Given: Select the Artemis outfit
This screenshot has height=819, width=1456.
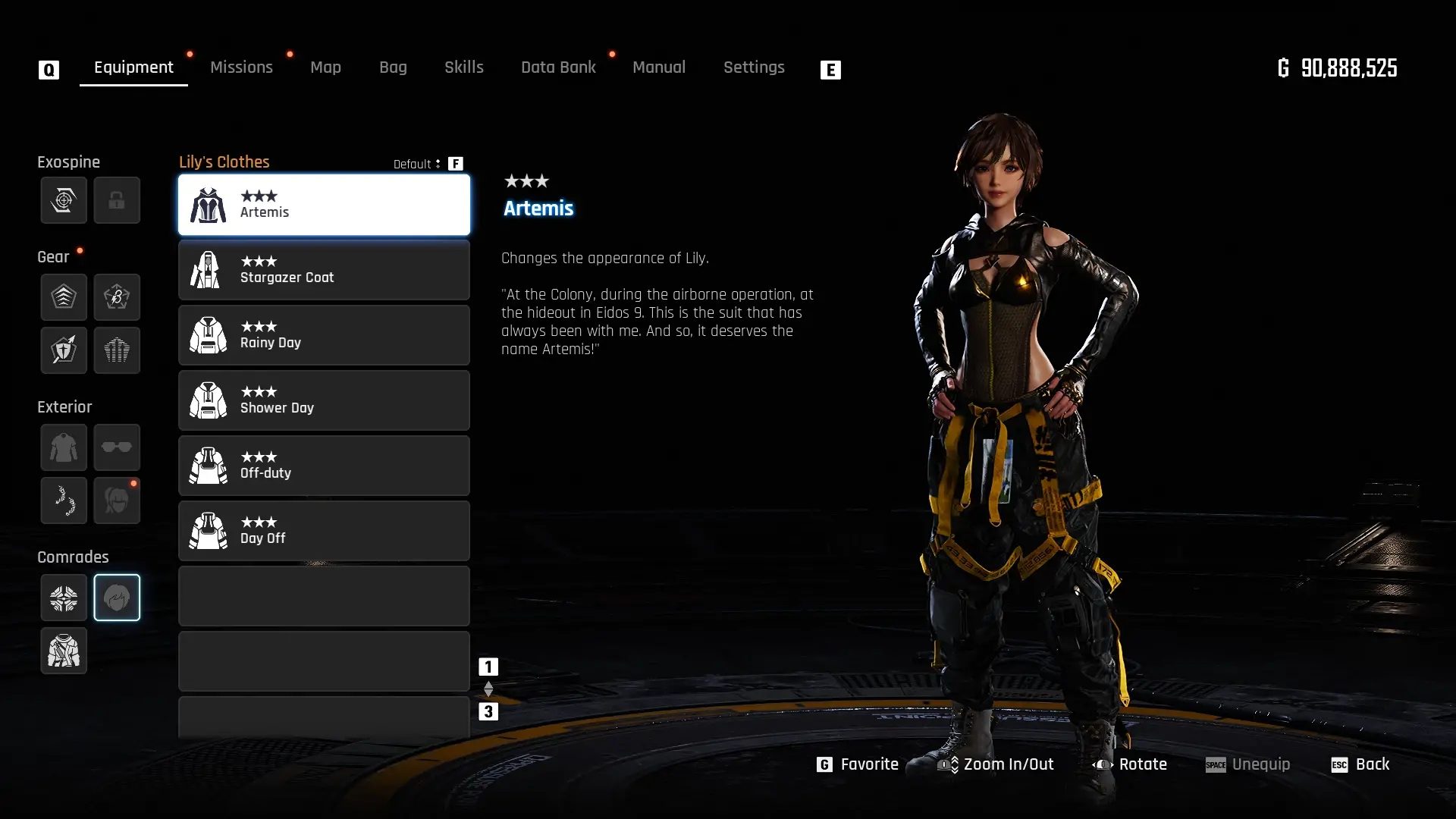Looking at the screenshot, I should [324, 205].
